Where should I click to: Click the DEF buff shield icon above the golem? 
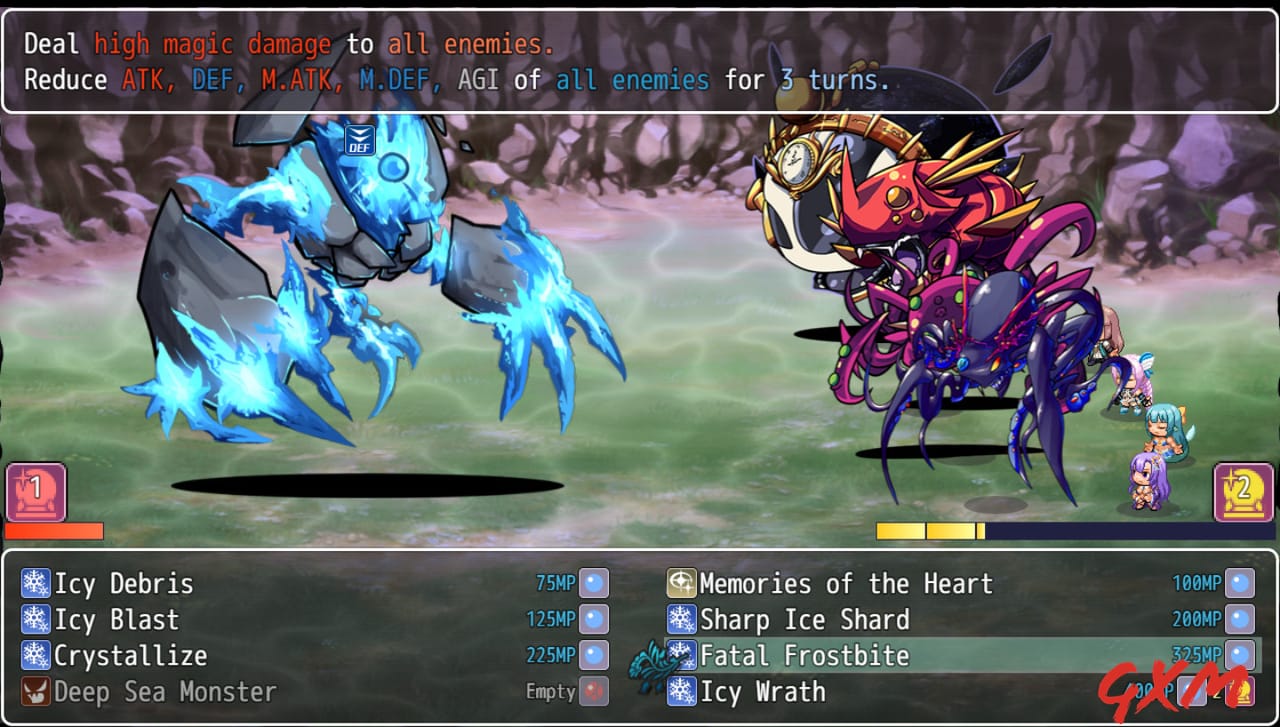coord(359,139)
